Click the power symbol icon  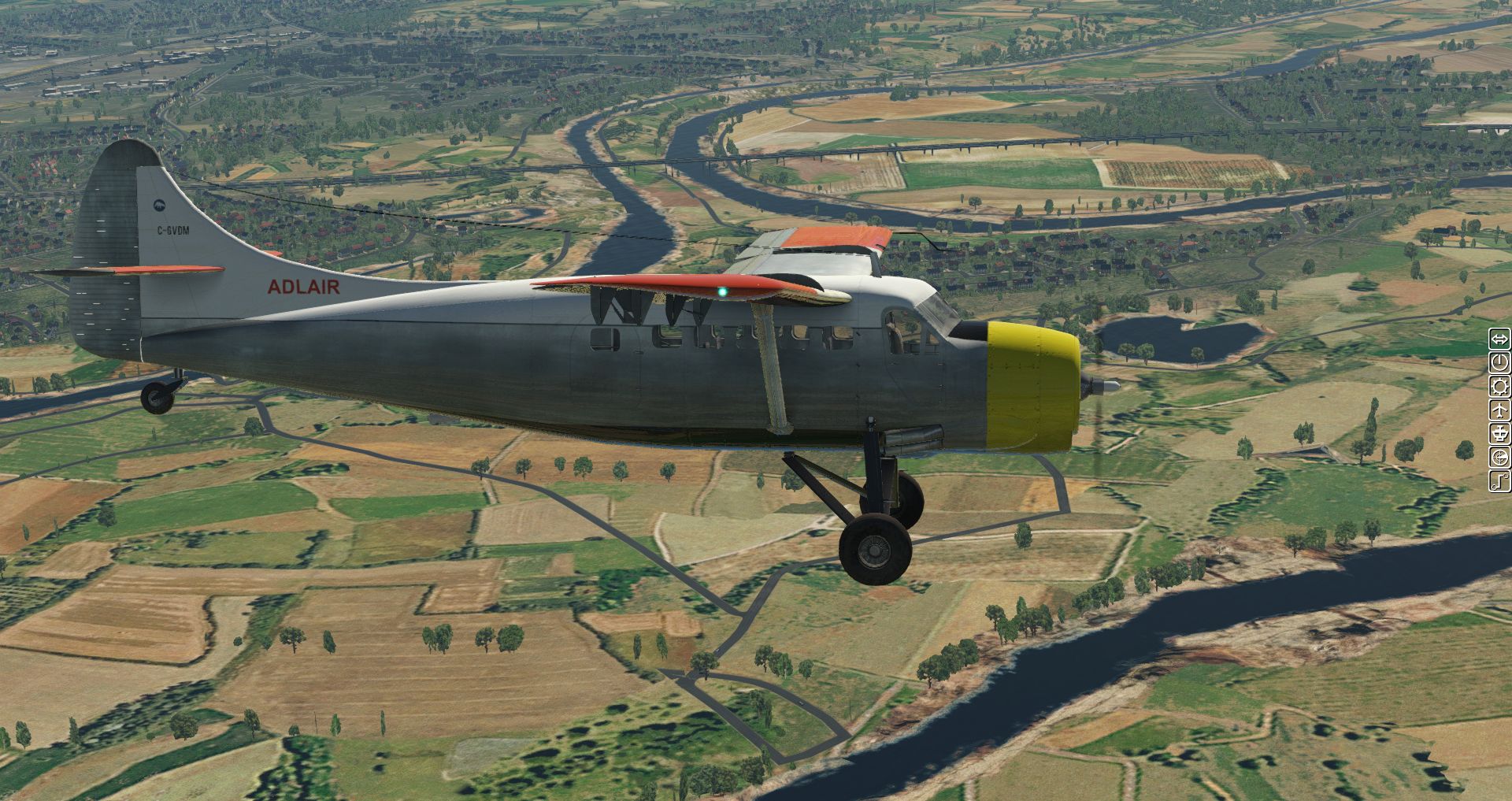coord(1499,363)
